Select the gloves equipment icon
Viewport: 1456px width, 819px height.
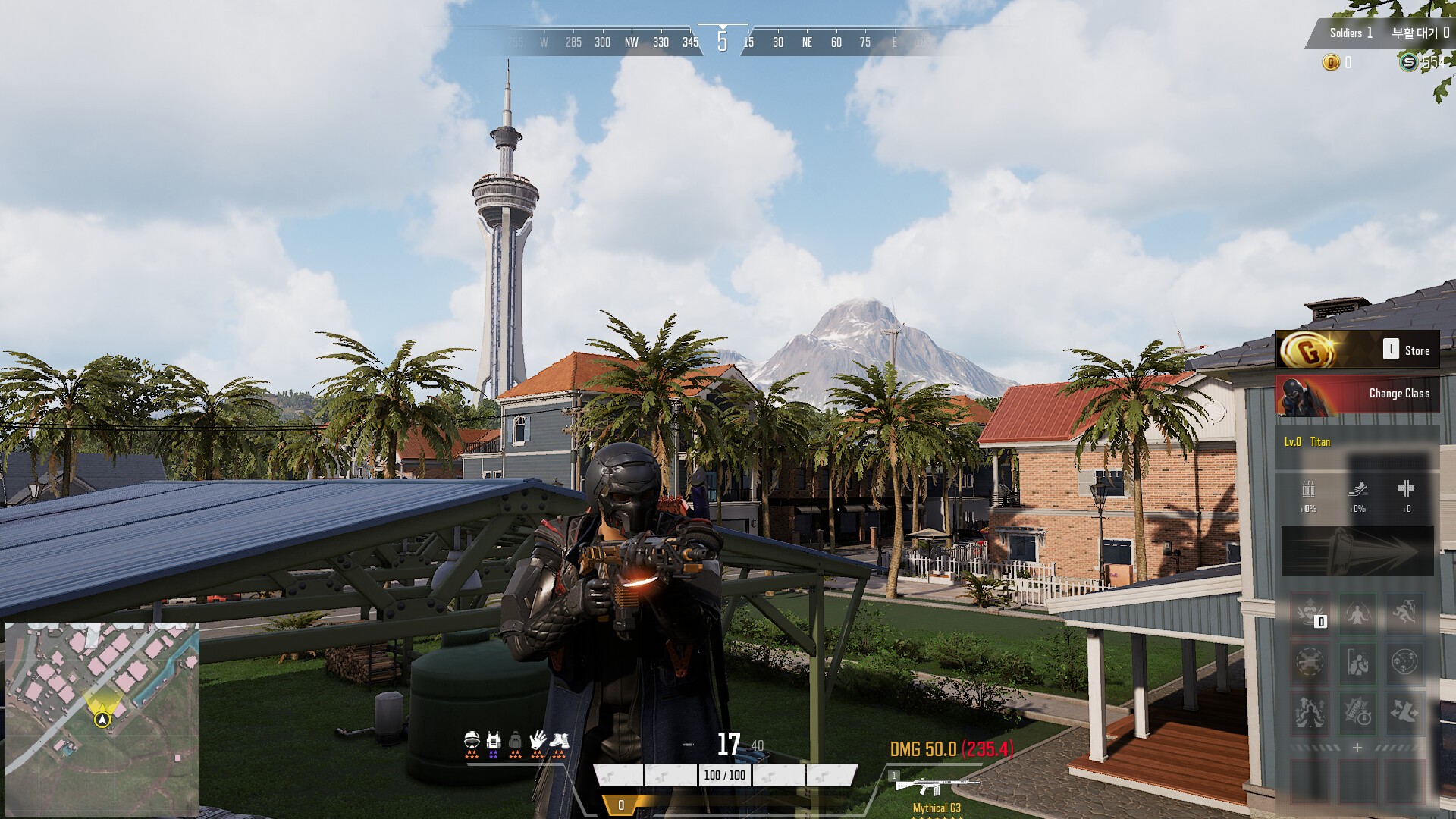(x=538, y=742)
